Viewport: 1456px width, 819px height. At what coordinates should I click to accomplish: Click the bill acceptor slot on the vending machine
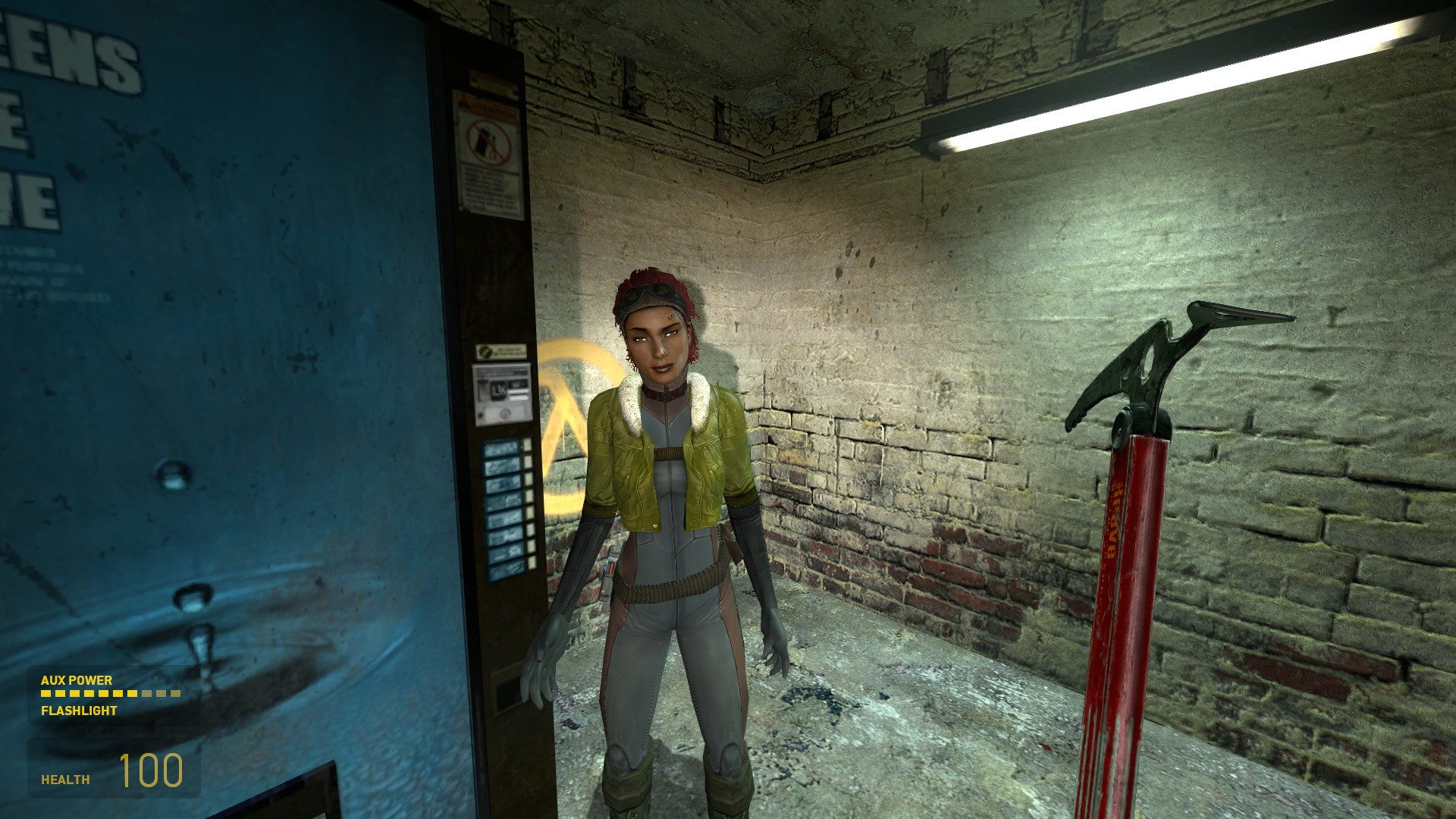pyautogui.click(x=518, y=394)
